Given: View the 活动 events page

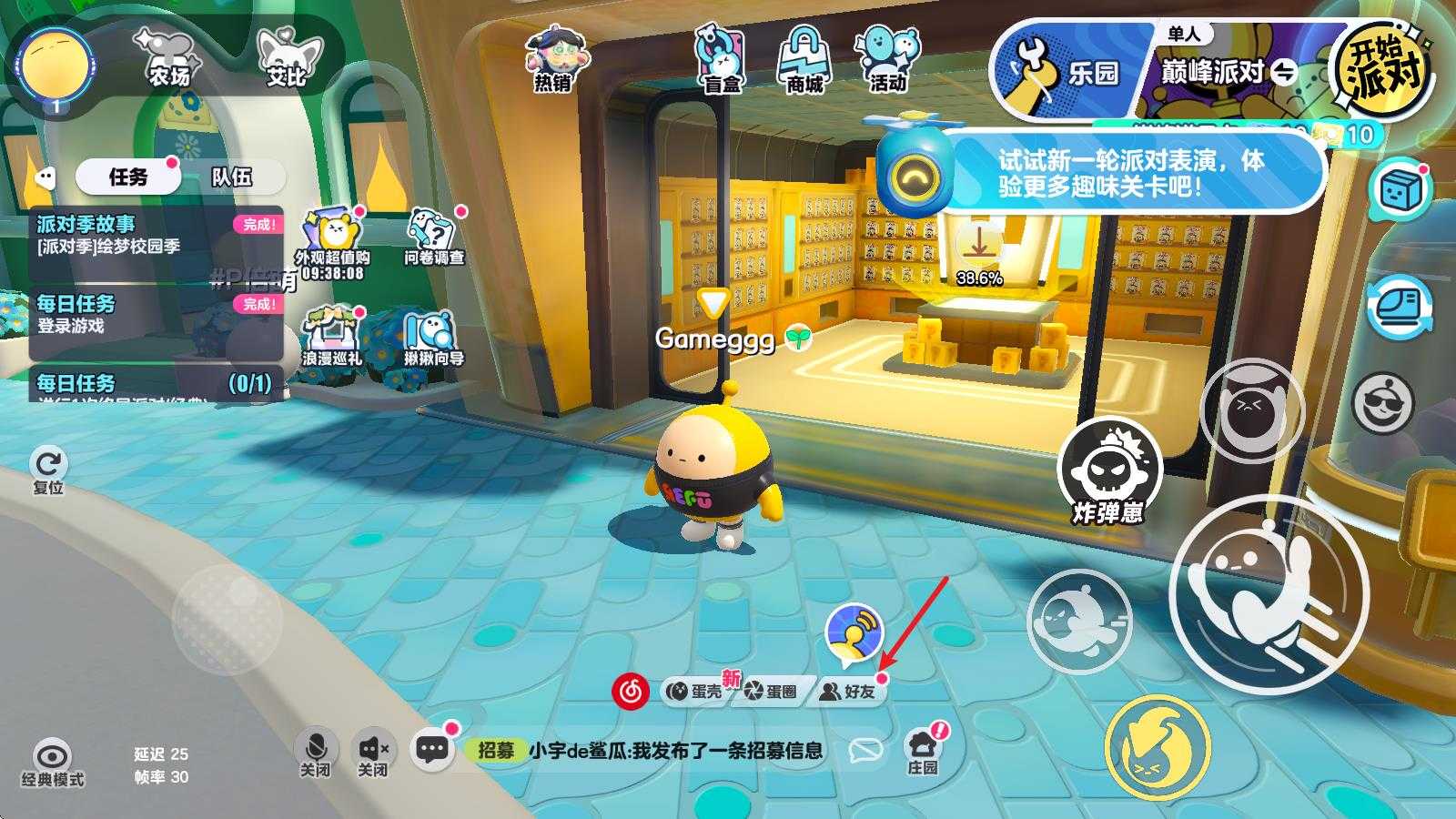Looking at the screenshot, I should (887, 59).
